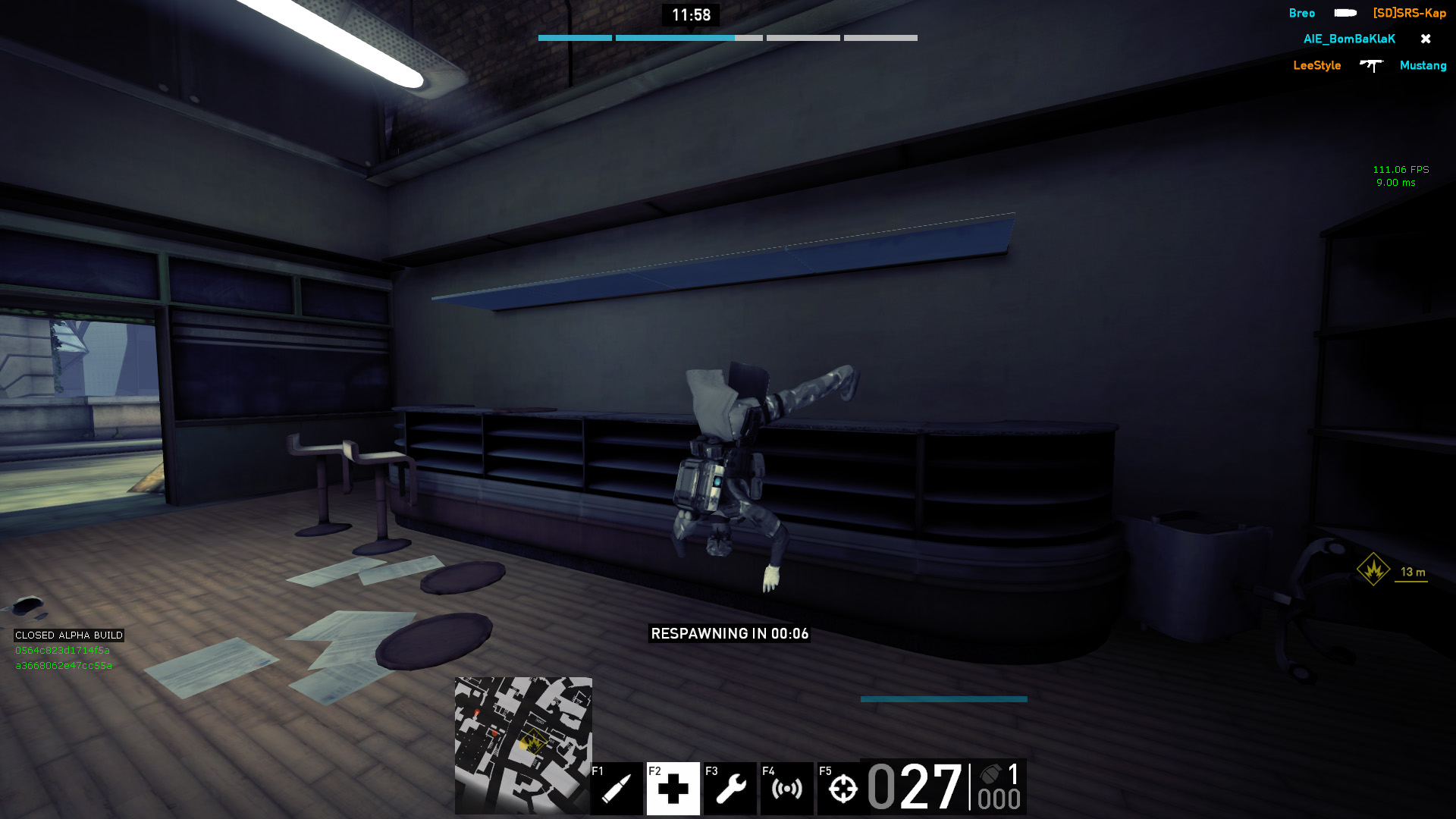1456x819 pixels.
Task: Choose the F3 wrench repair ability
Action: 730,789
